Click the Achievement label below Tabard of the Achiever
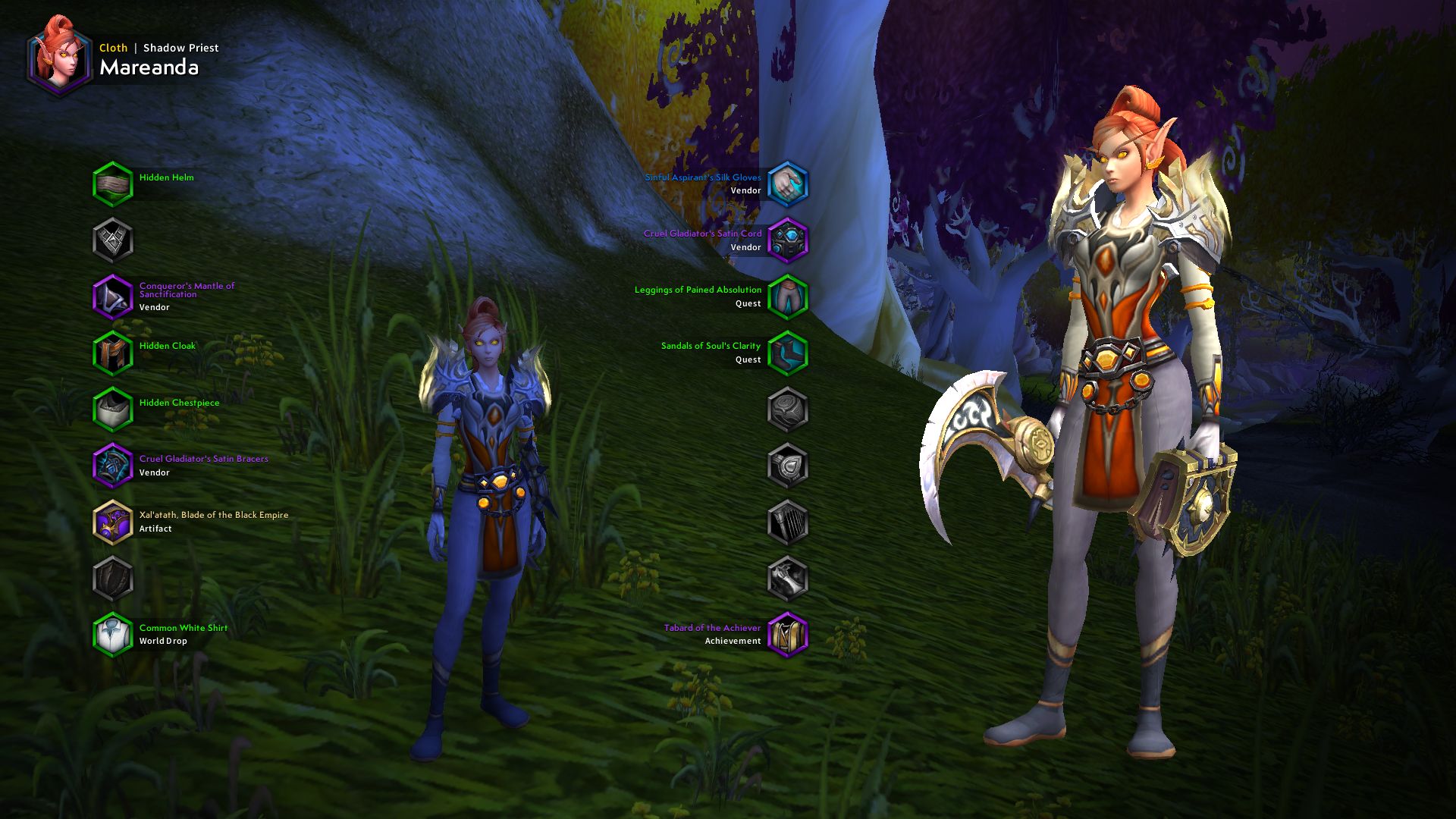This screenshot has width=1456, height=819. point(733,640)
